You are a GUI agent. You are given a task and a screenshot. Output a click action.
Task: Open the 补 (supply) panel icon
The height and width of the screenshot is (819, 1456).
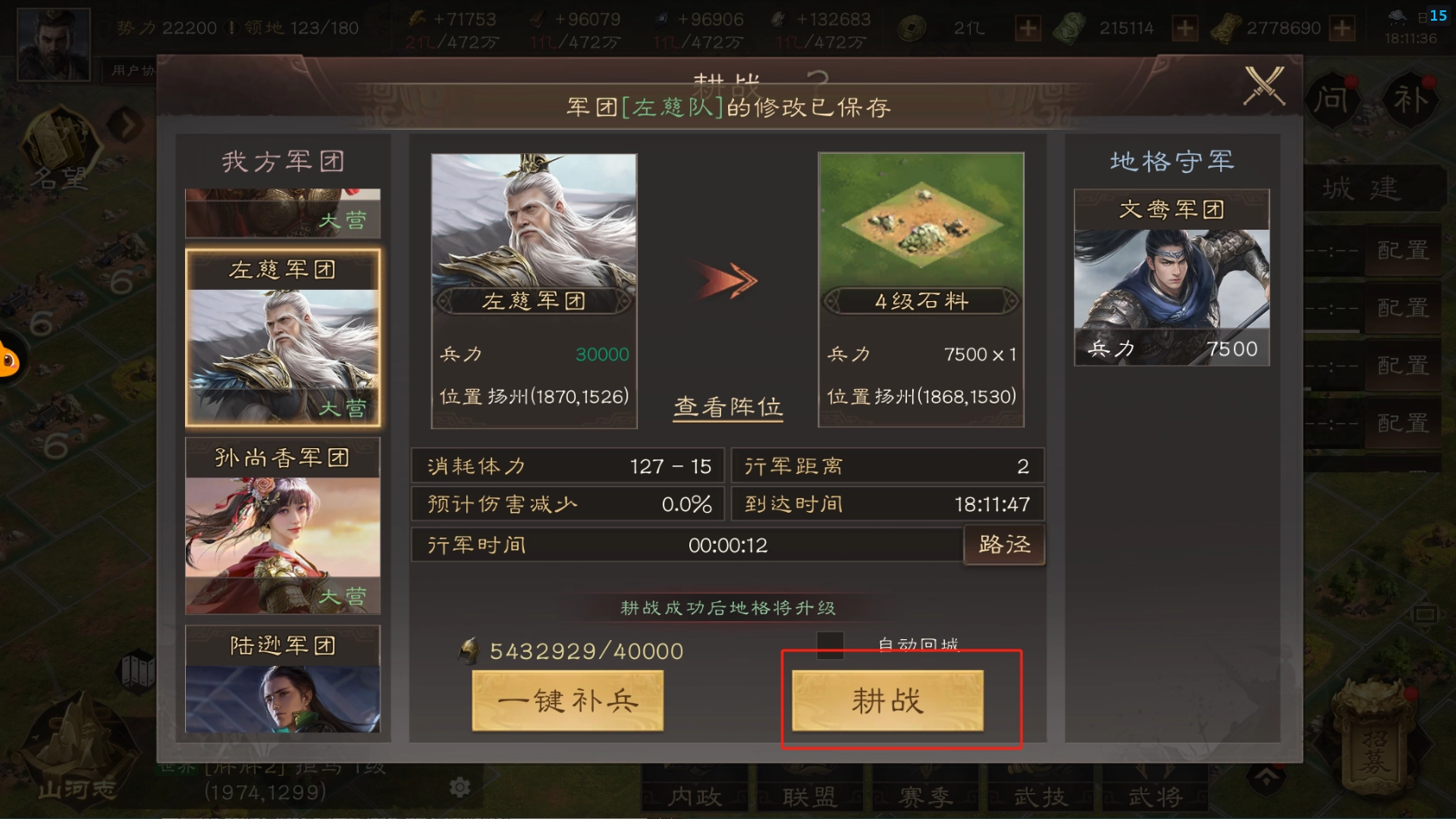tap(1412, 100)
